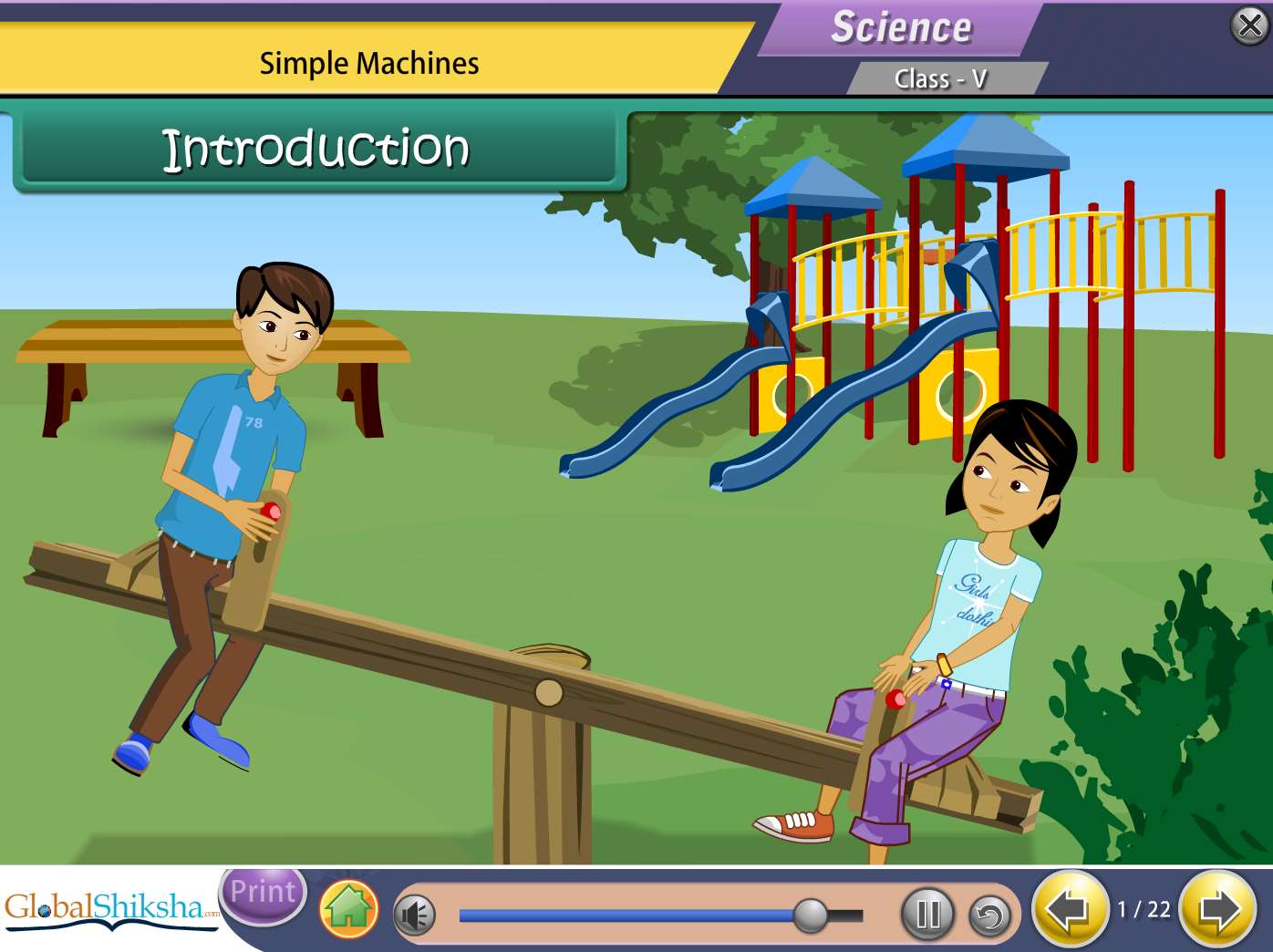This screenshot has height=952, width=1273.
Task: Click the purple Print button
Action: [263, 893]
